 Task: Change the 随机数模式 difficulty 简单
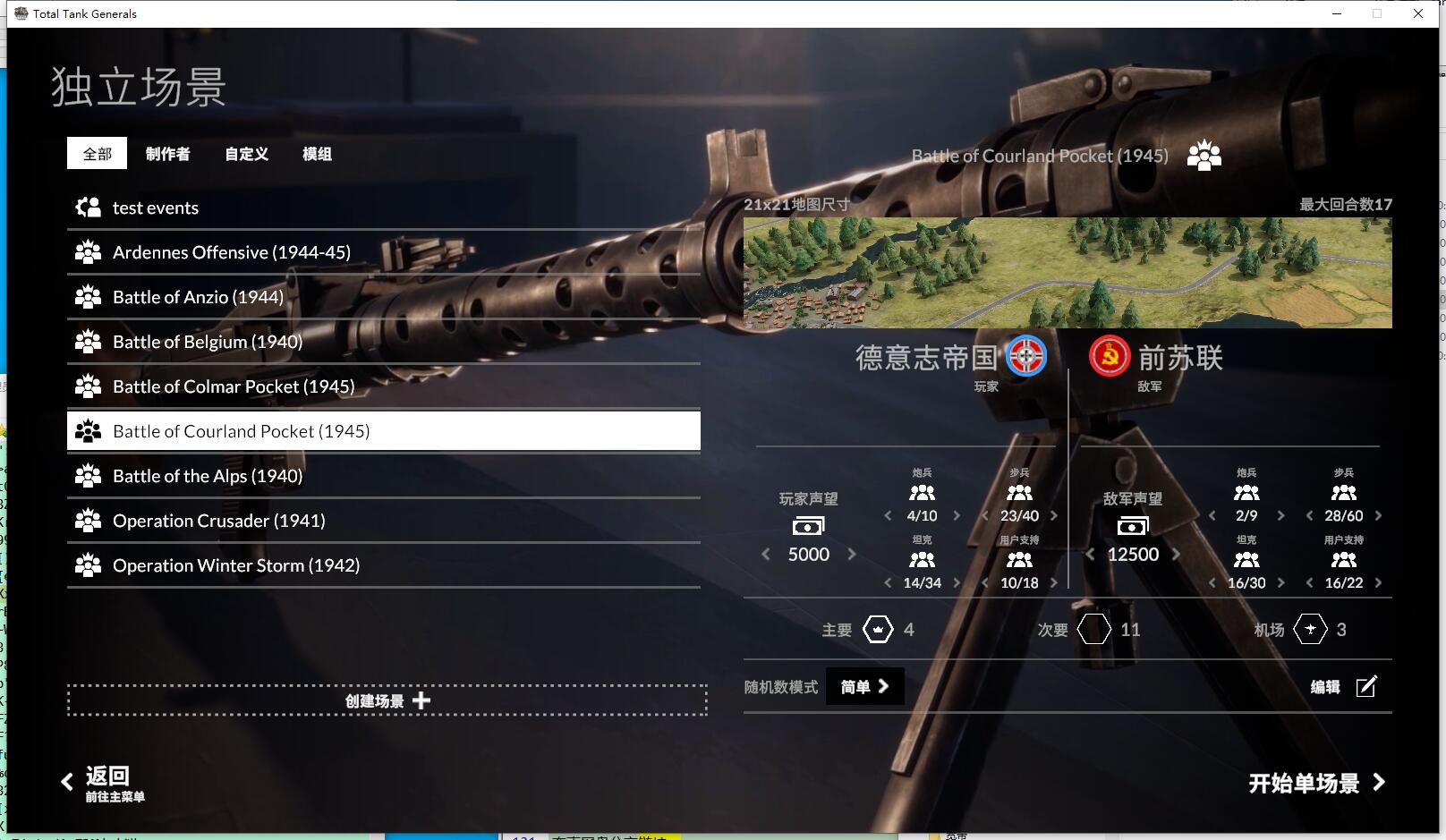pos(864,687)
